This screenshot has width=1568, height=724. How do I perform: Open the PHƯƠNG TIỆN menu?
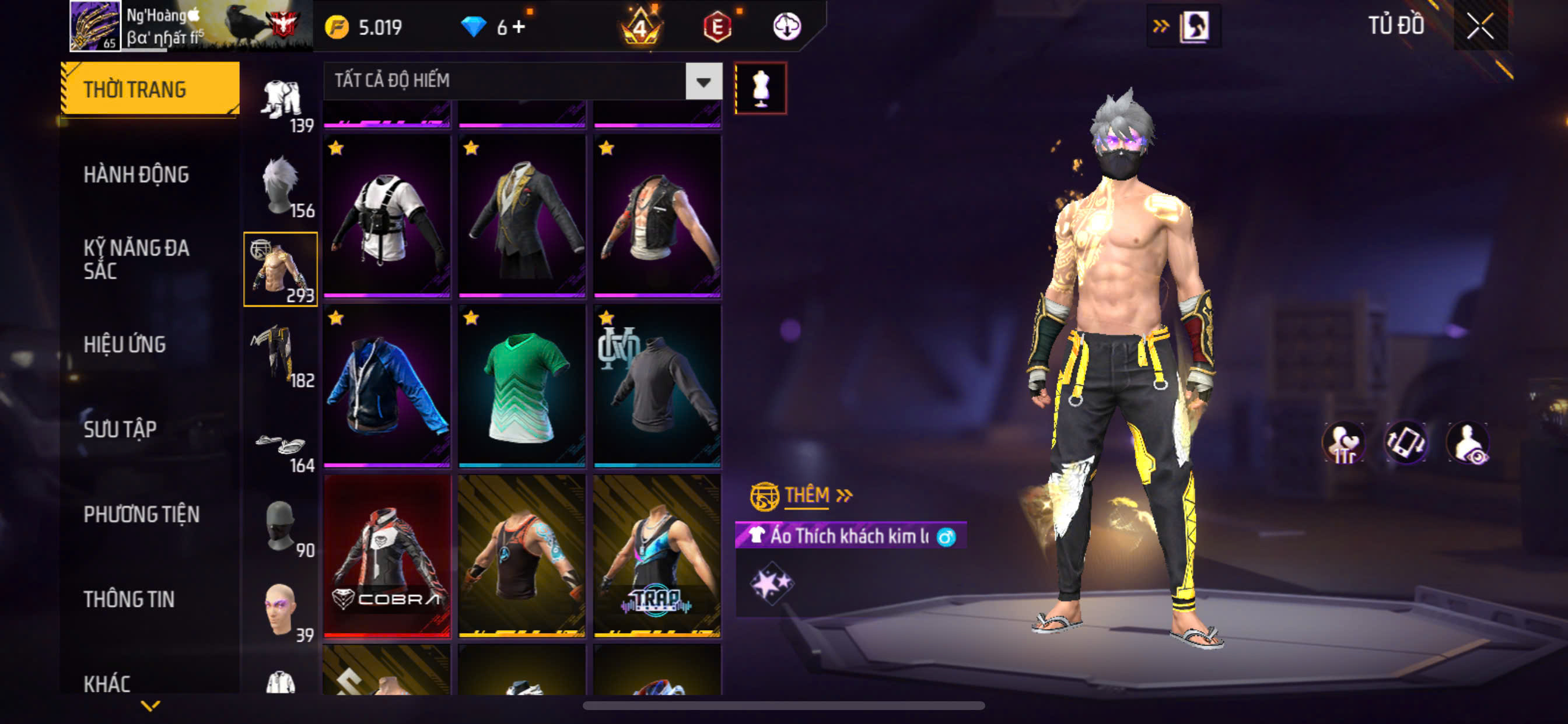(141, 515)
